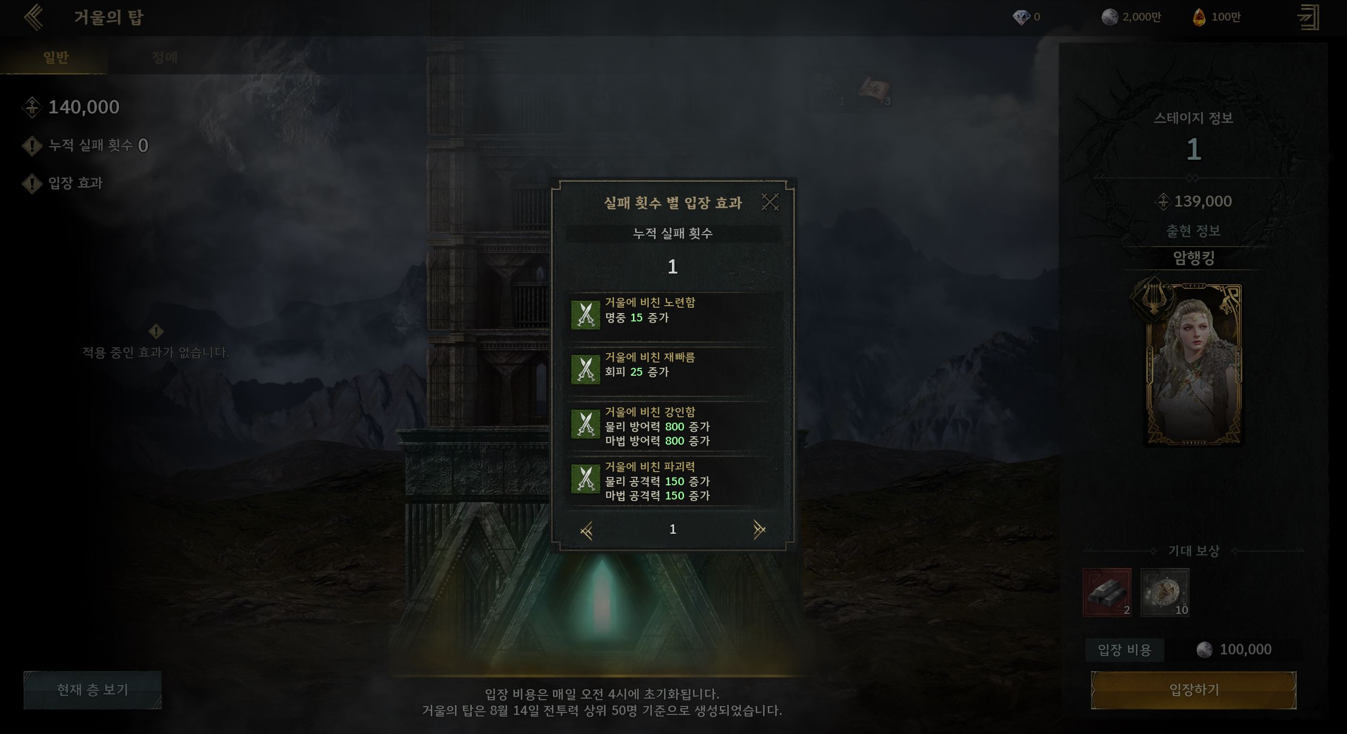Viewport: 1347px width, 734px height.
Task: Switch to the 일반 tab
Action: (x=55, y=57)
